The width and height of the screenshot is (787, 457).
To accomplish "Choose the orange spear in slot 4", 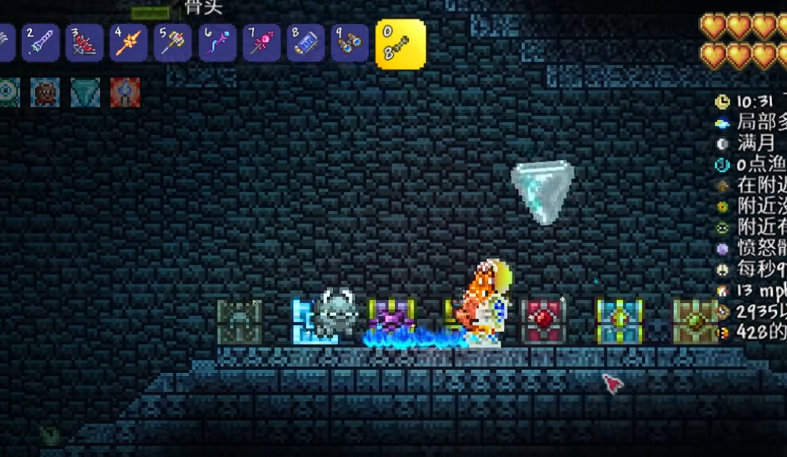I will [129, 44].
